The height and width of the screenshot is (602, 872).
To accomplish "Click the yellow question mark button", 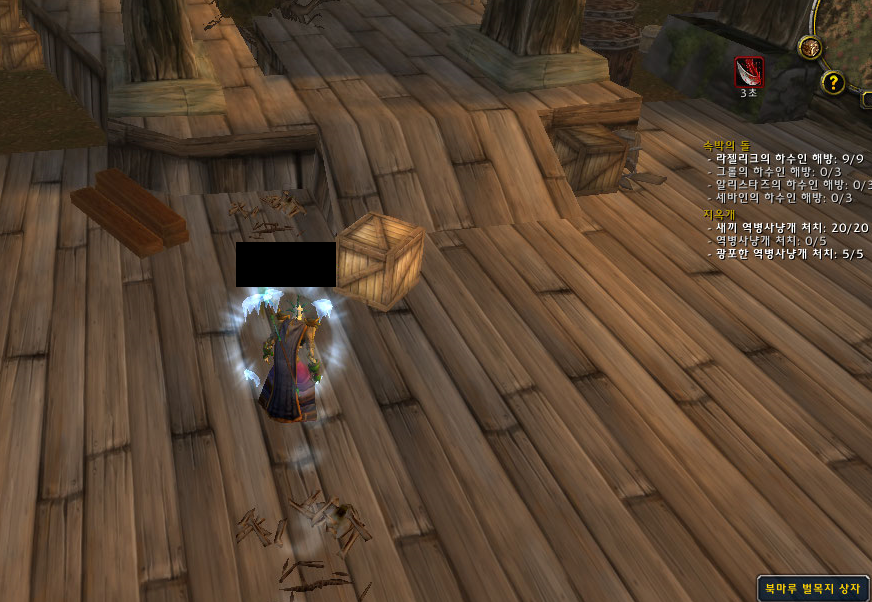I will click(x=833, y=82).
